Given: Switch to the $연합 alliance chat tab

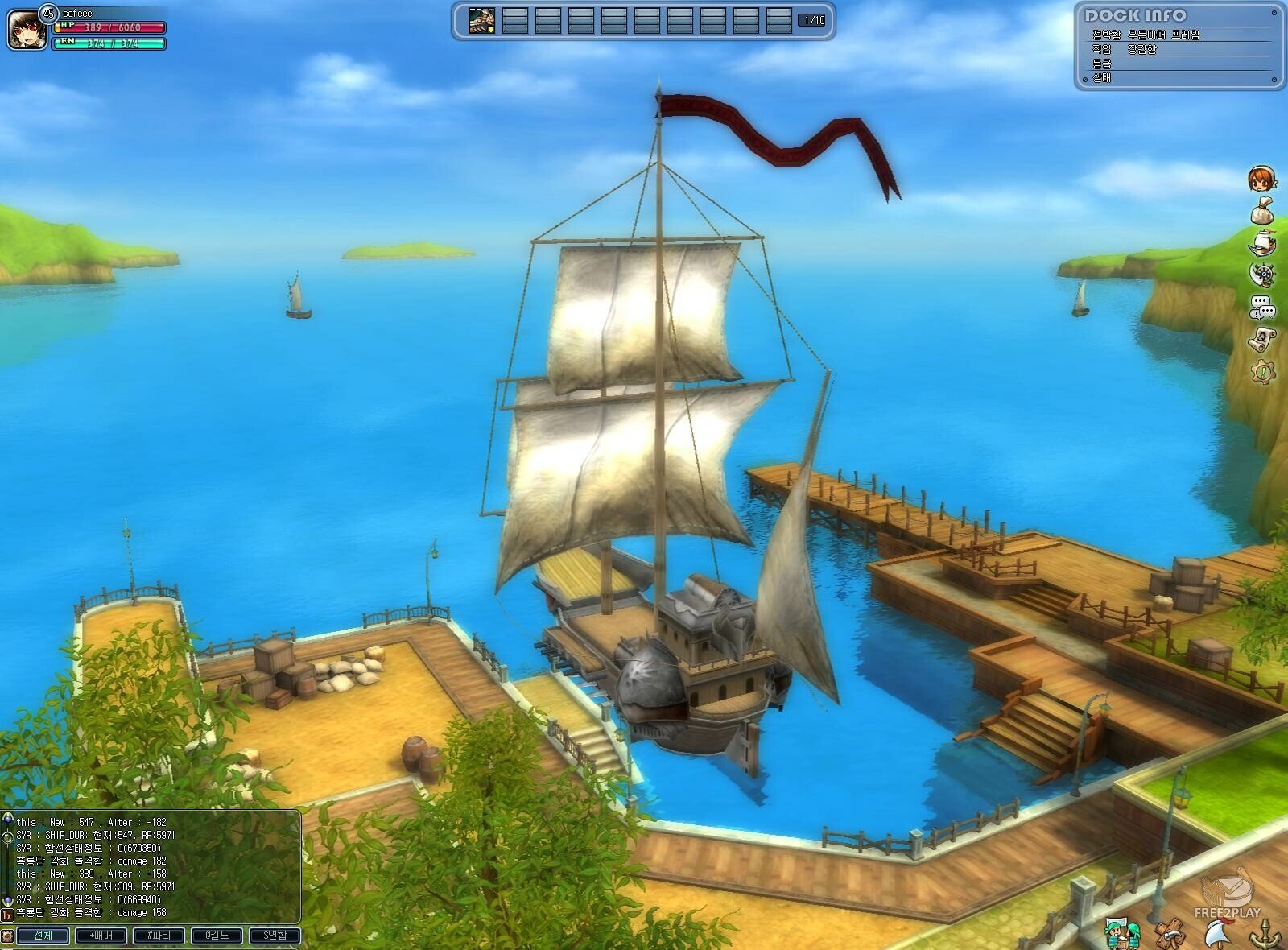Looking at the screenshot, I should [x=275, y=936].
